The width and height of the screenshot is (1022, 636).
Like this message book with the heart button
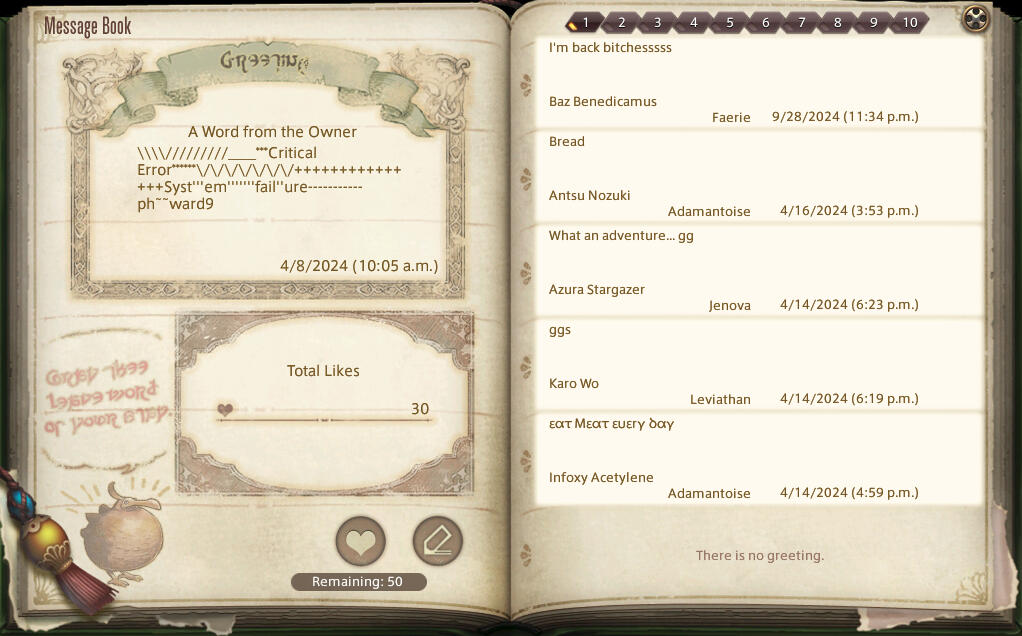(x=360, y=542)
